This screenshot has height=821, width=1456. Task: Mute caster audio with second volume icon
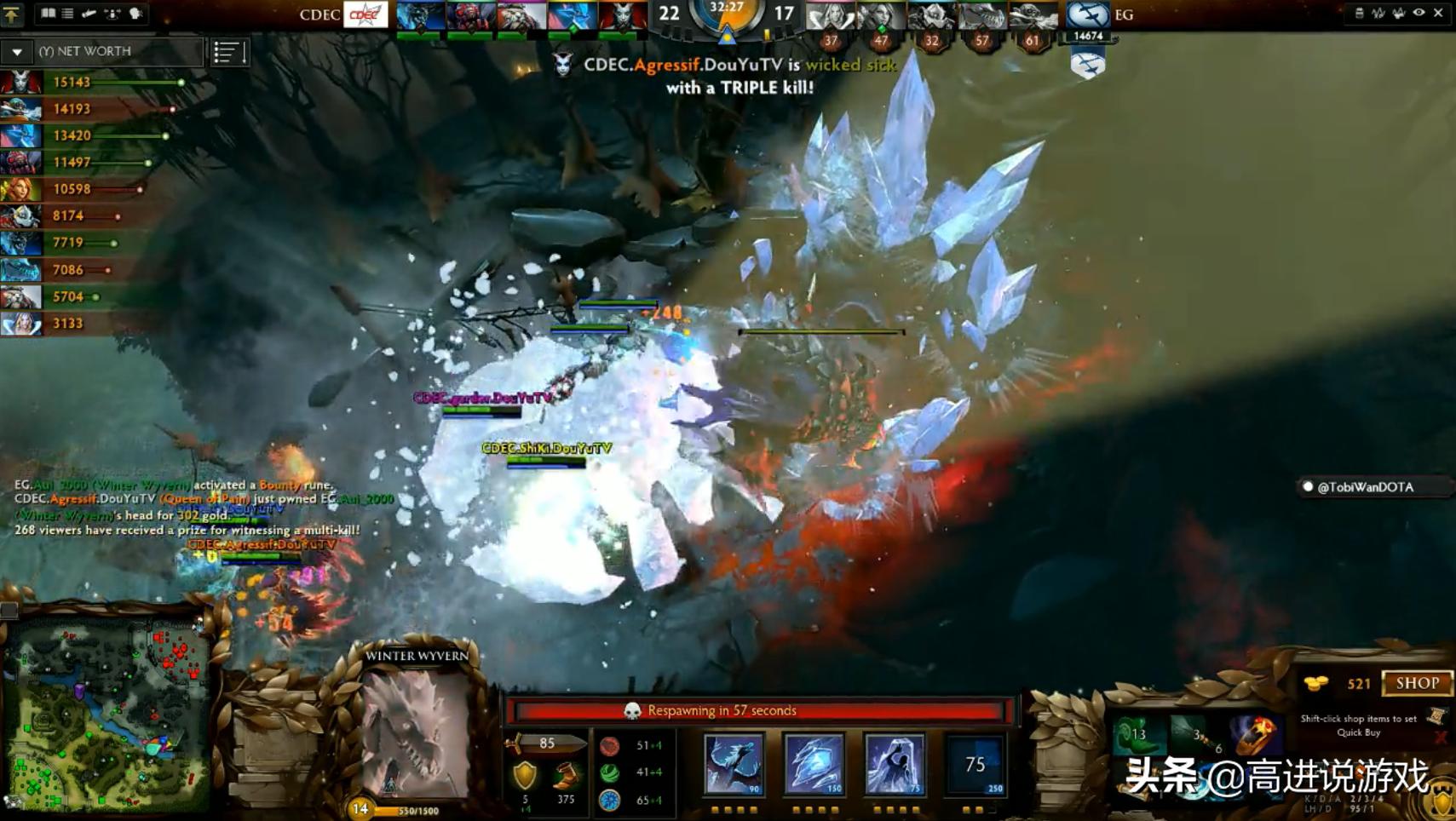click(x=1398, y=13)
